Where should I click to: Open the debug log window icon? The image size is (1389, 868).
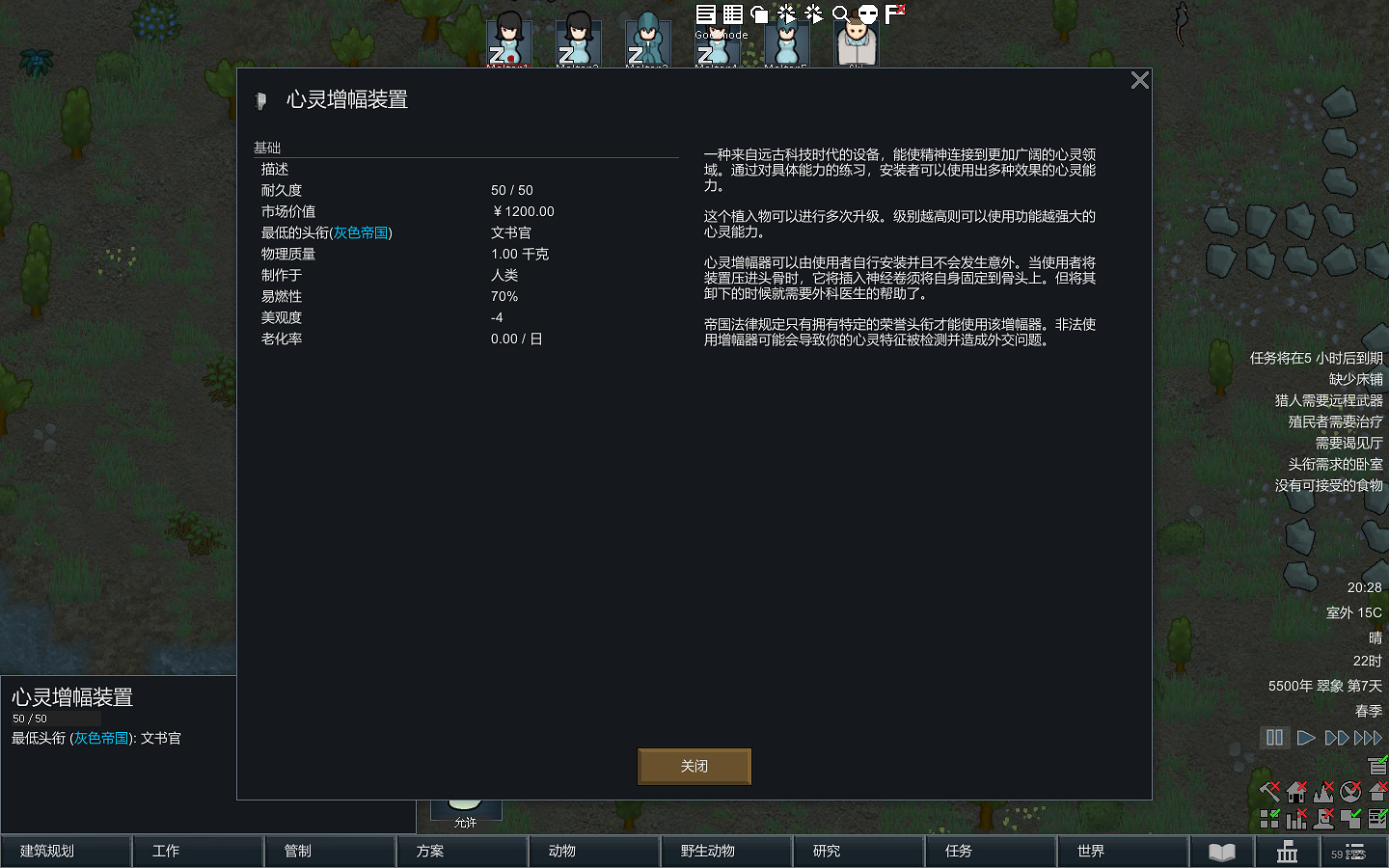tap(704, 14)
